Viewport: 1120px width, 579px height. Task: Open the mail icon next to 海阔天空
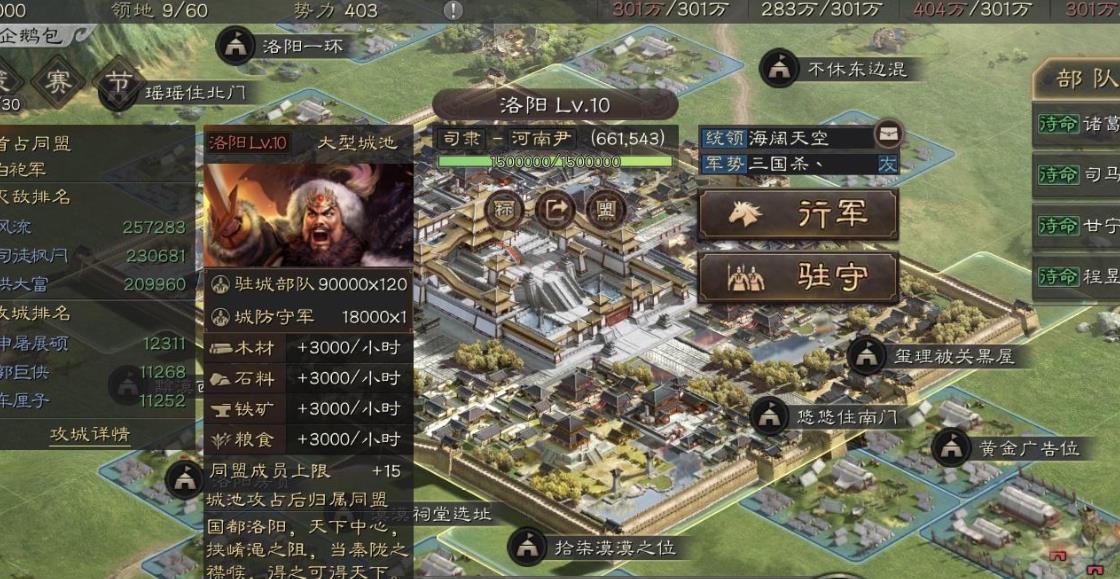point(886,135)
